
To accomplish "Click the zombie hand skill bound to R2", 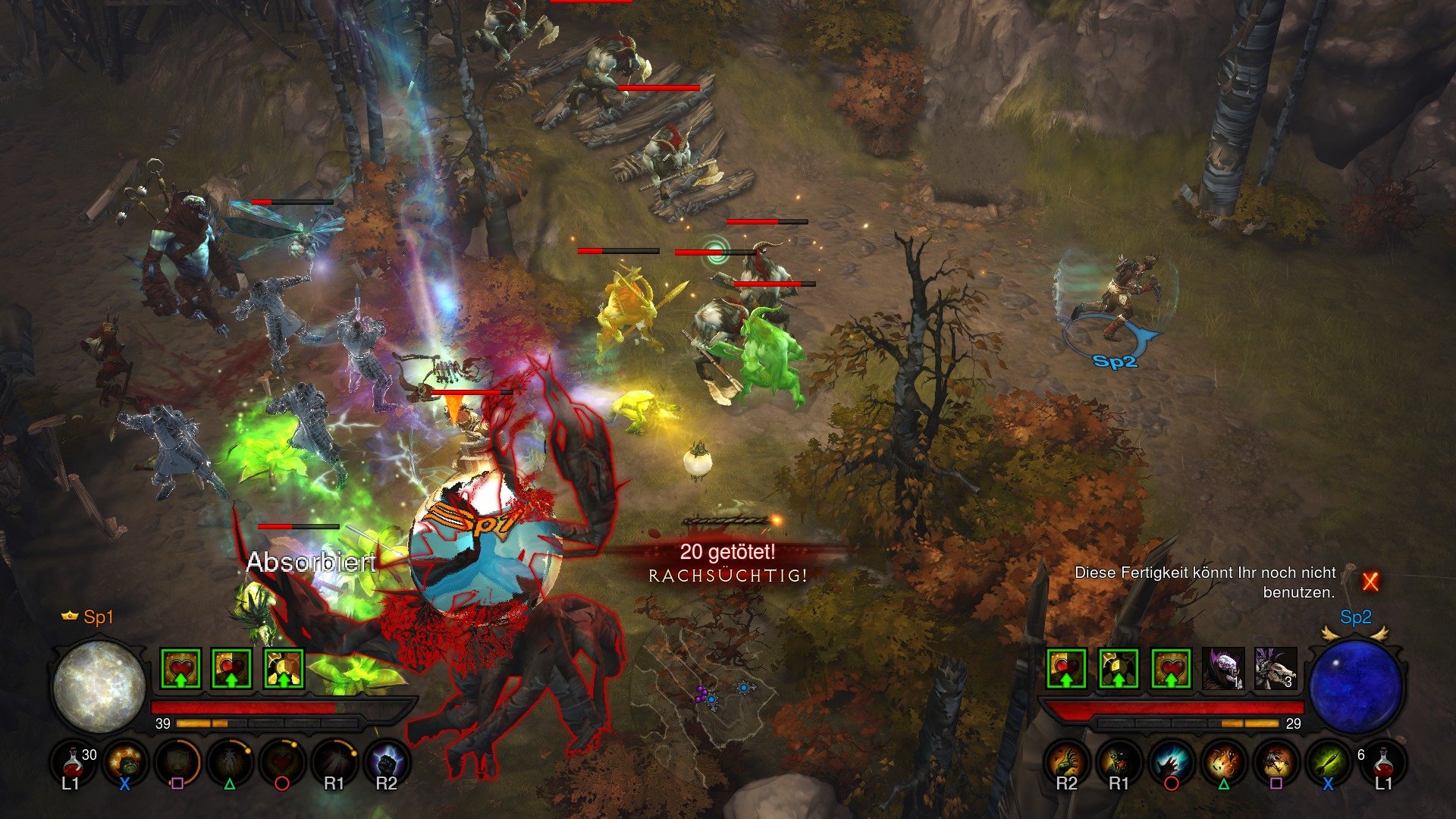I will pos(1067,763).
